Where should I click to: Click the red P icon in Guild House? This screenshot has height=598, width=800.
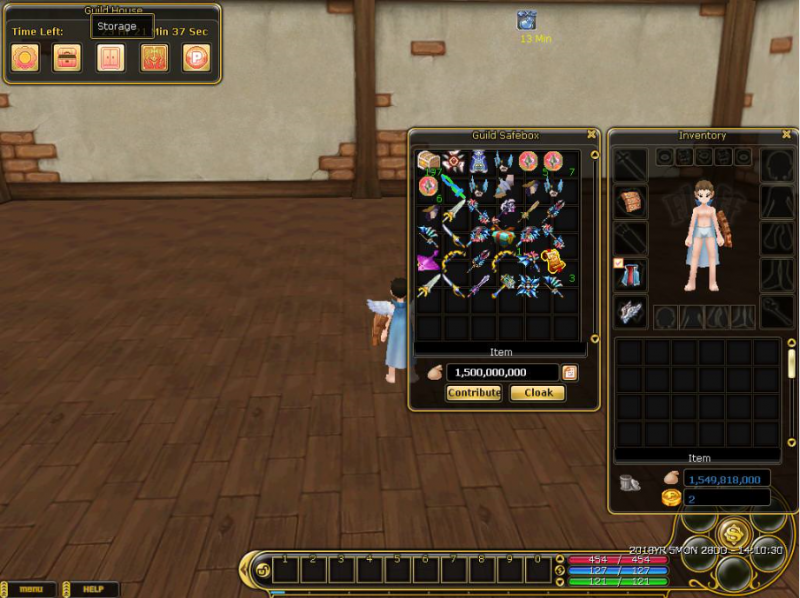[196, 57]
